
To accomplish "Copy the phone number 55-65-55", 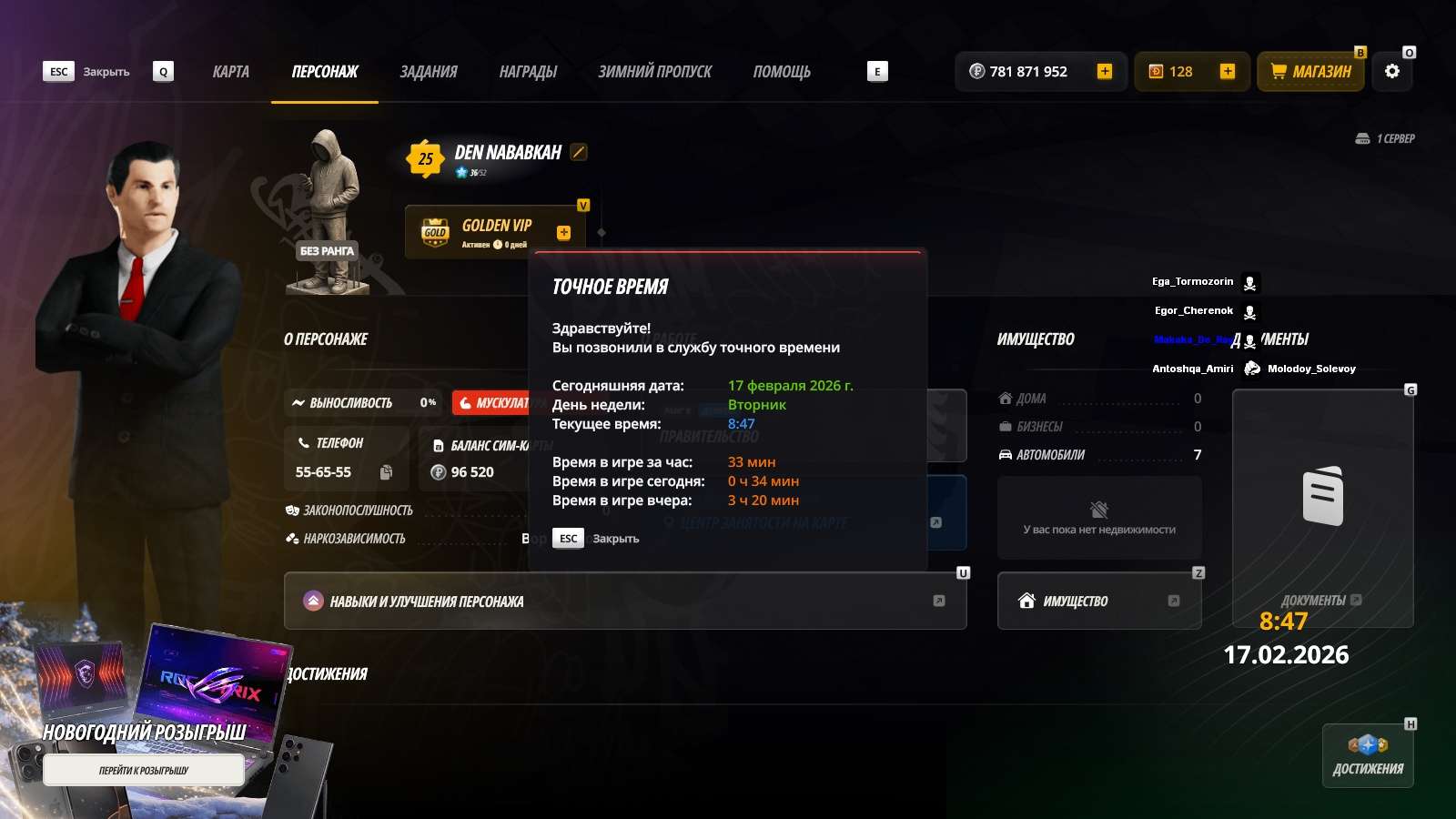I will [x=386, y=472].
